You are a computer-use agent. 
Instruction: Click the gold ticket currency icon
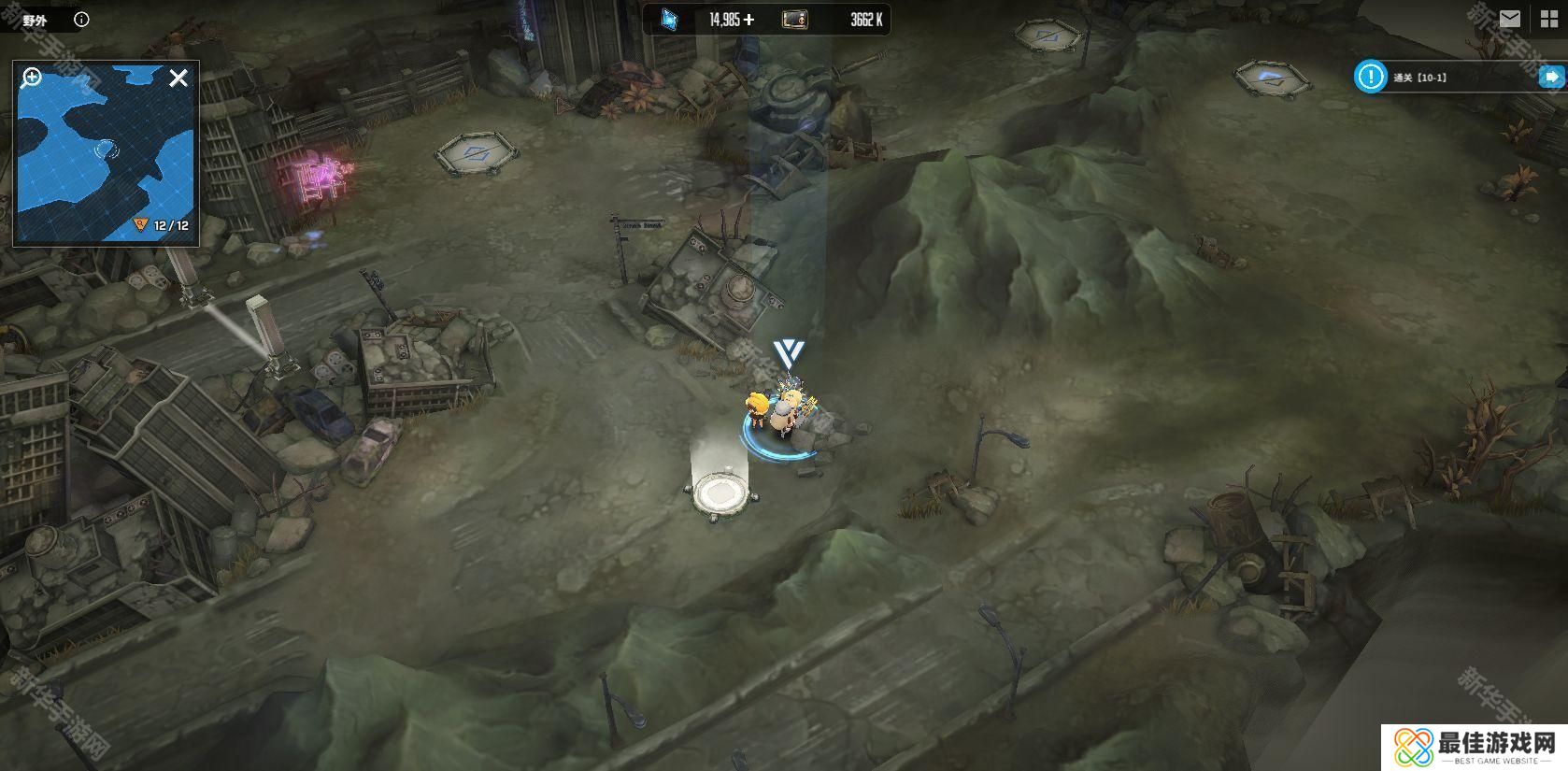[x=795, y=19]
